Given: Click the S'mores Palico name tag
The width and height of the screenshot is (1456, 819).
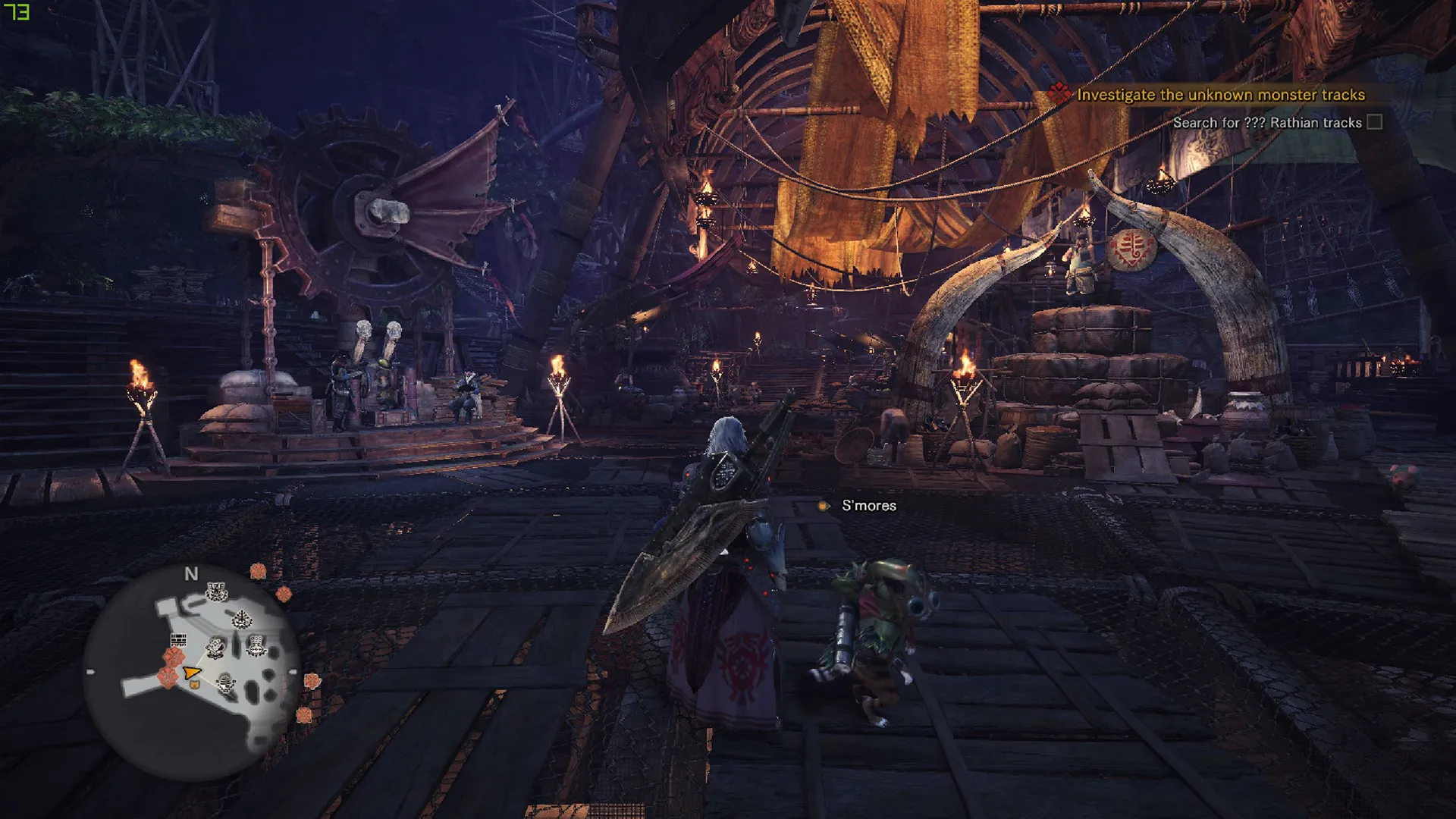Looking at the screenshot, I should [868, 506].
